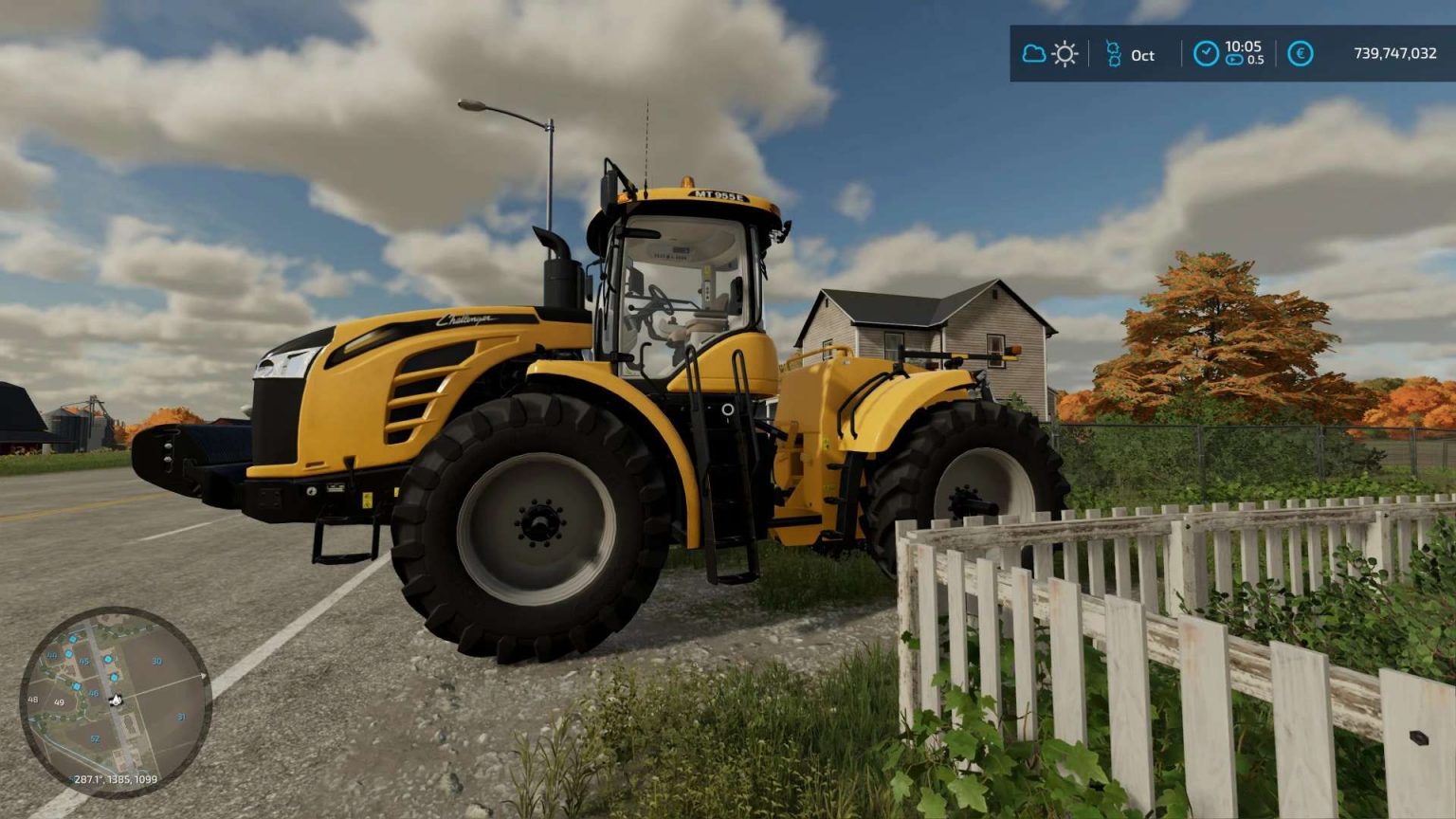Click the time display showing 10:05
This screenshot has height=819, width=1456.
pos(1244,47)
